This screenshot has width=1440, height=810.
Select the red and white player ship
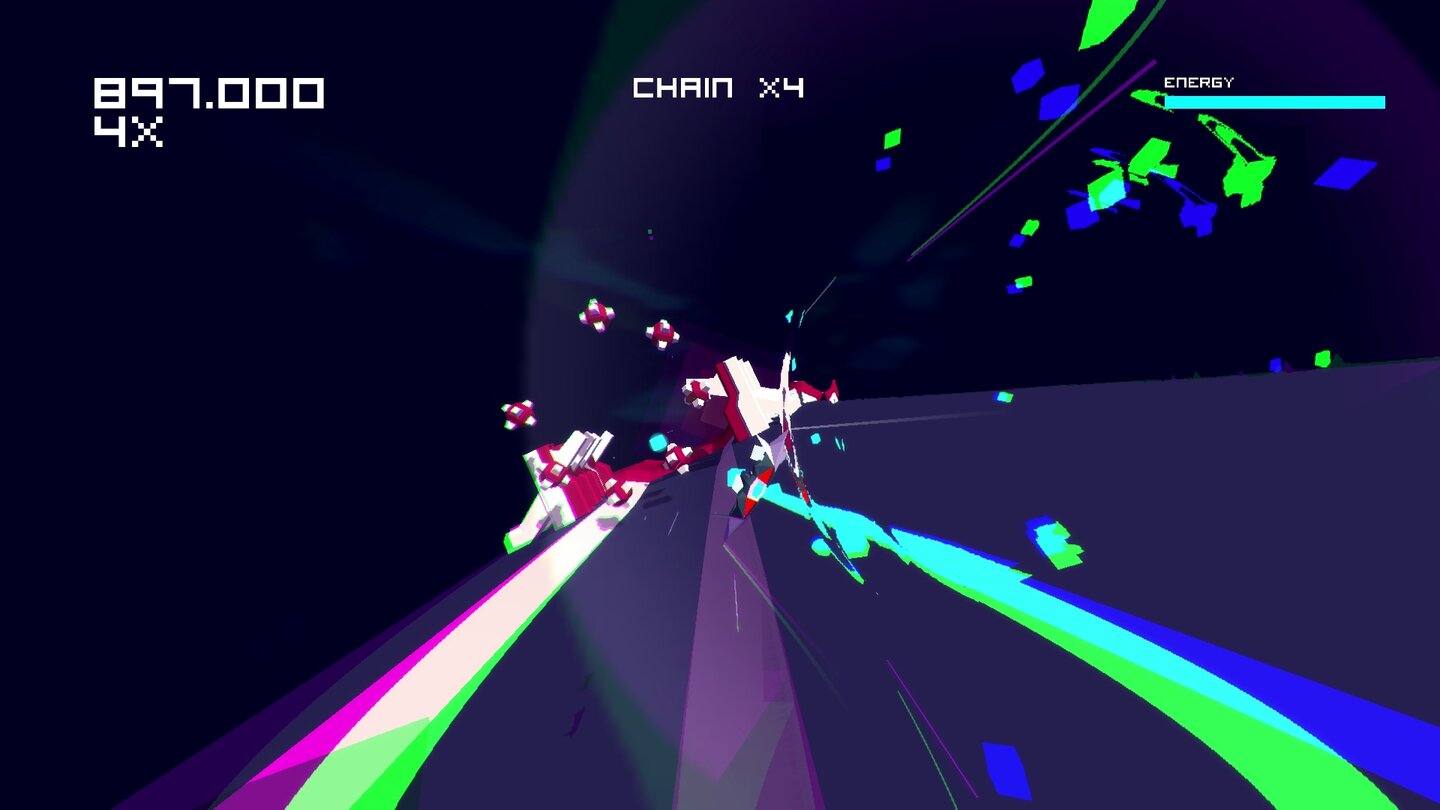coord(760,400)
